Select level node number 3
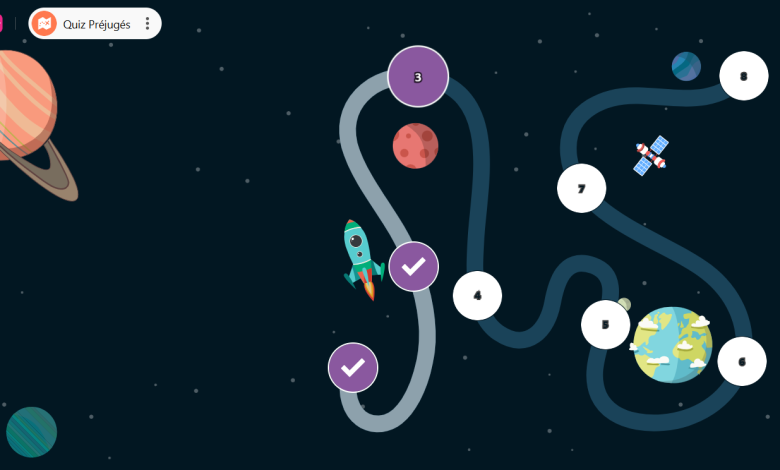This screenshot has width=780, height=470. tap(418, 76)
